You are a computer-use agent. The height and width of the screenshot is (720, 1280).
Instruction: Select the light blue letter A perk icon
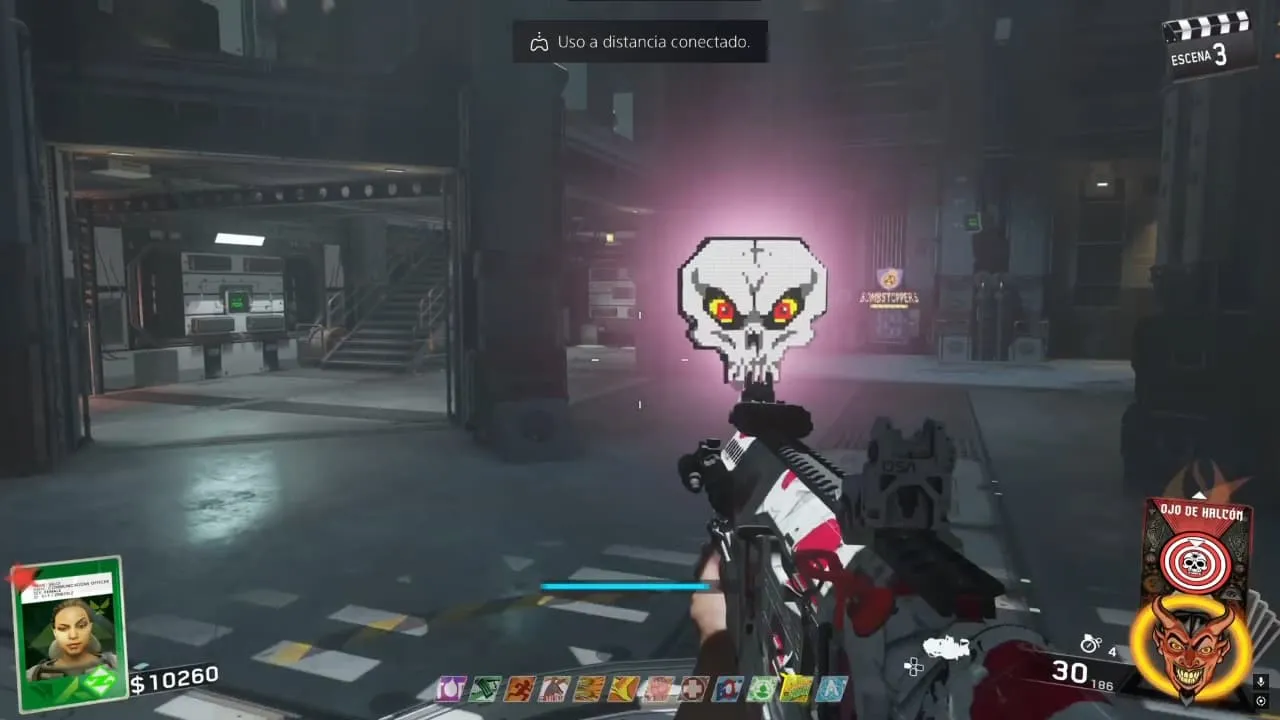(831, 689)
